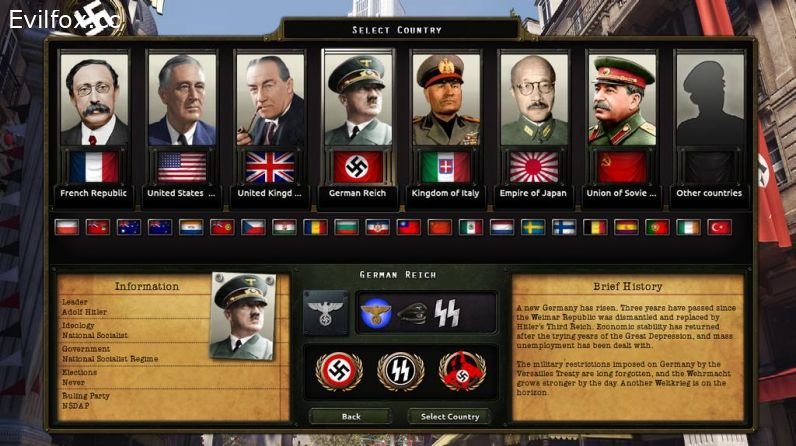Click the Back button
796x446 pixels.
(350, 416)
